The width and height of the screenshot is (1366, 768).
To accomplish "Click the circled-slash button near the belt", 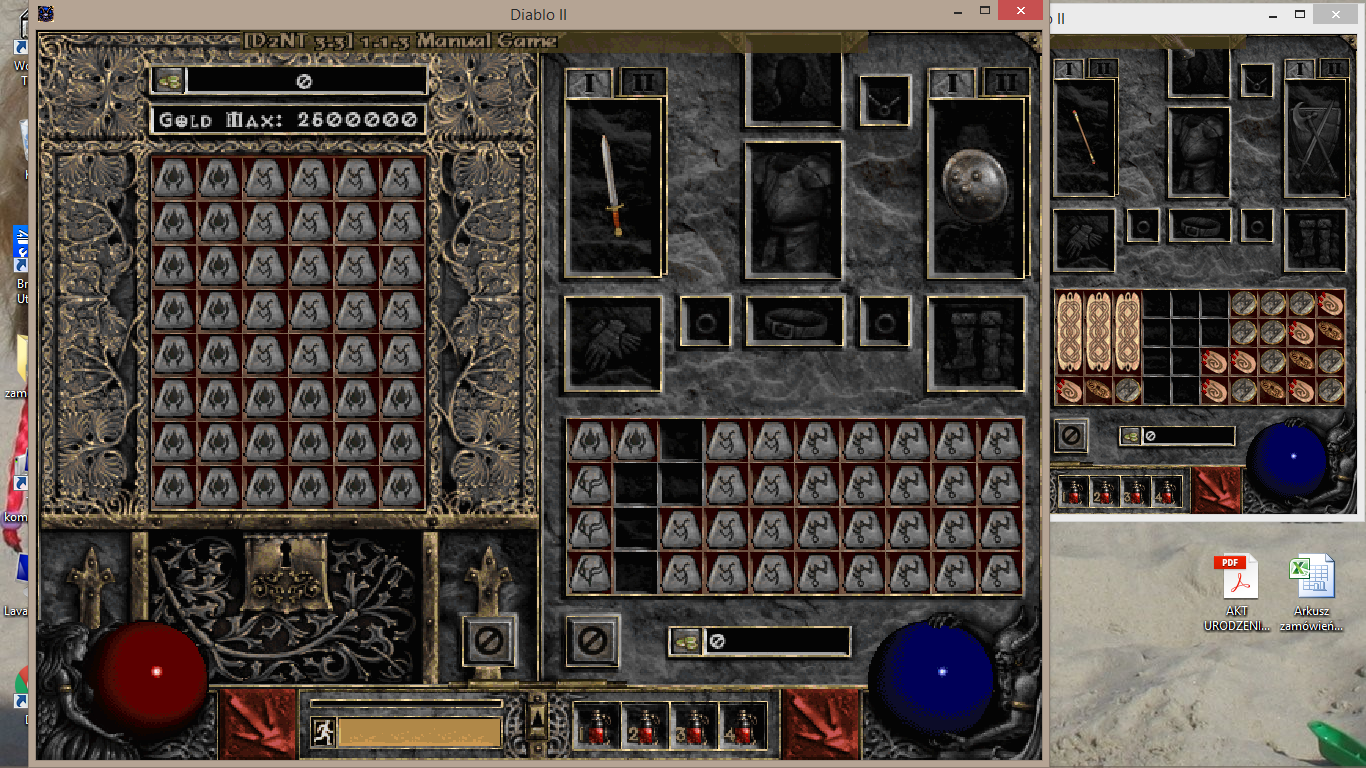I will tap(594, 642).
